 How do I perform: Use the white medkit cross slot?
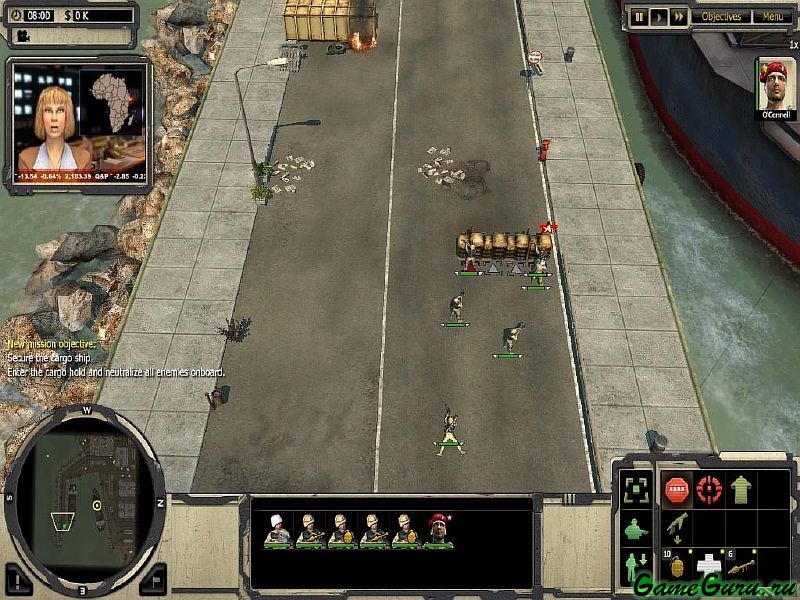coord(708,565)
